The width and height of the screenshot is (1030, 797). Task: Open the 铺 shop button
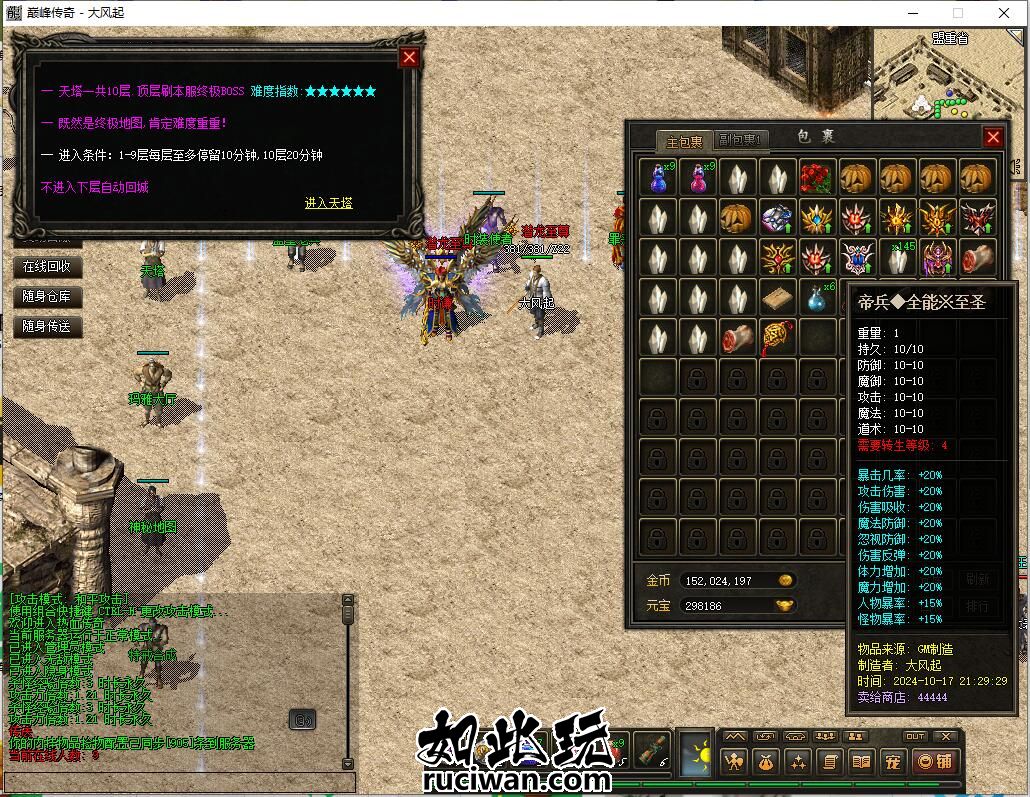pos(935,762)
